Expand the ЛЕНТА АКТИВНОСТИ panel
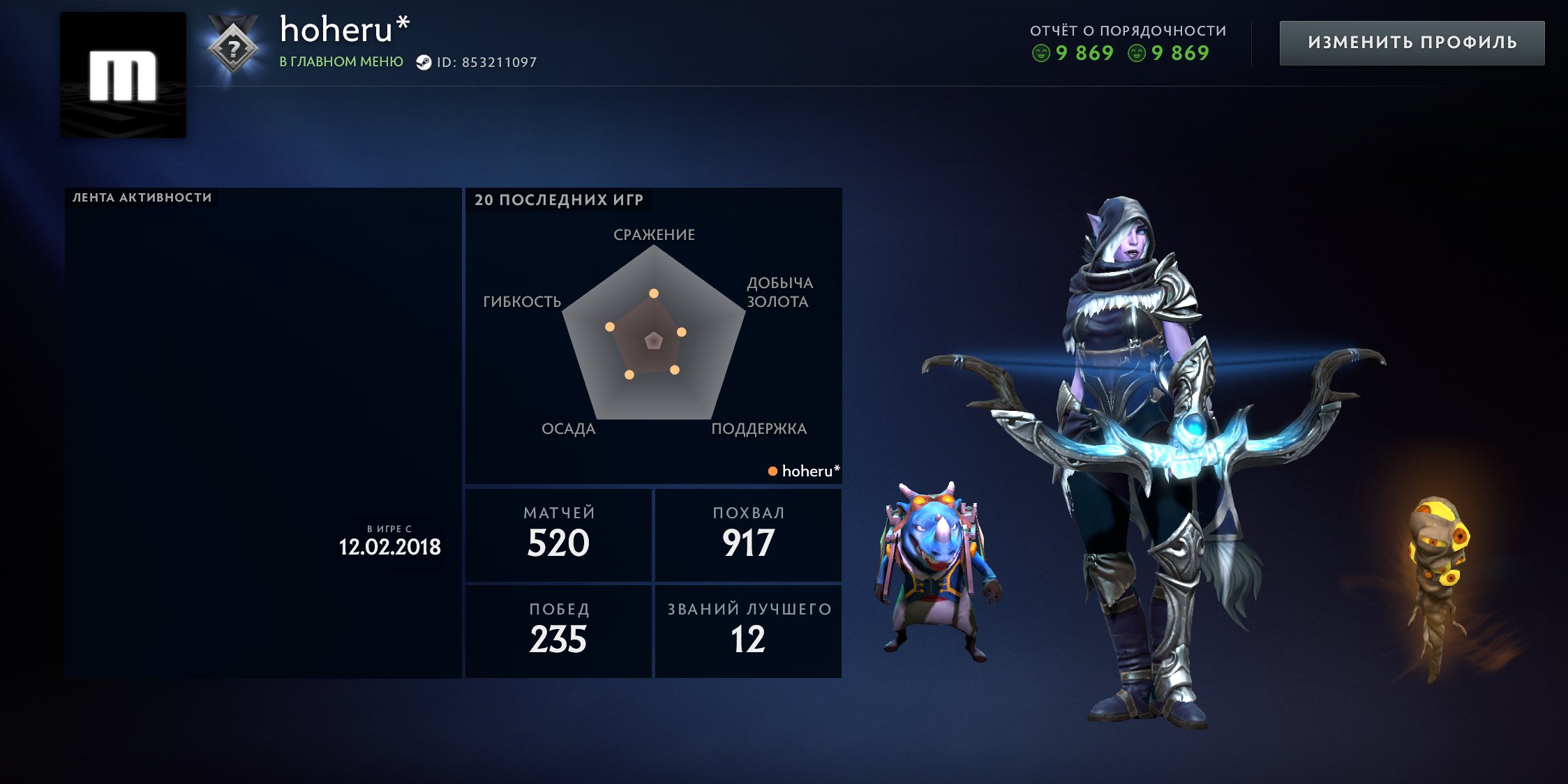The image size is (1568, 784). [x=140, y=197]
